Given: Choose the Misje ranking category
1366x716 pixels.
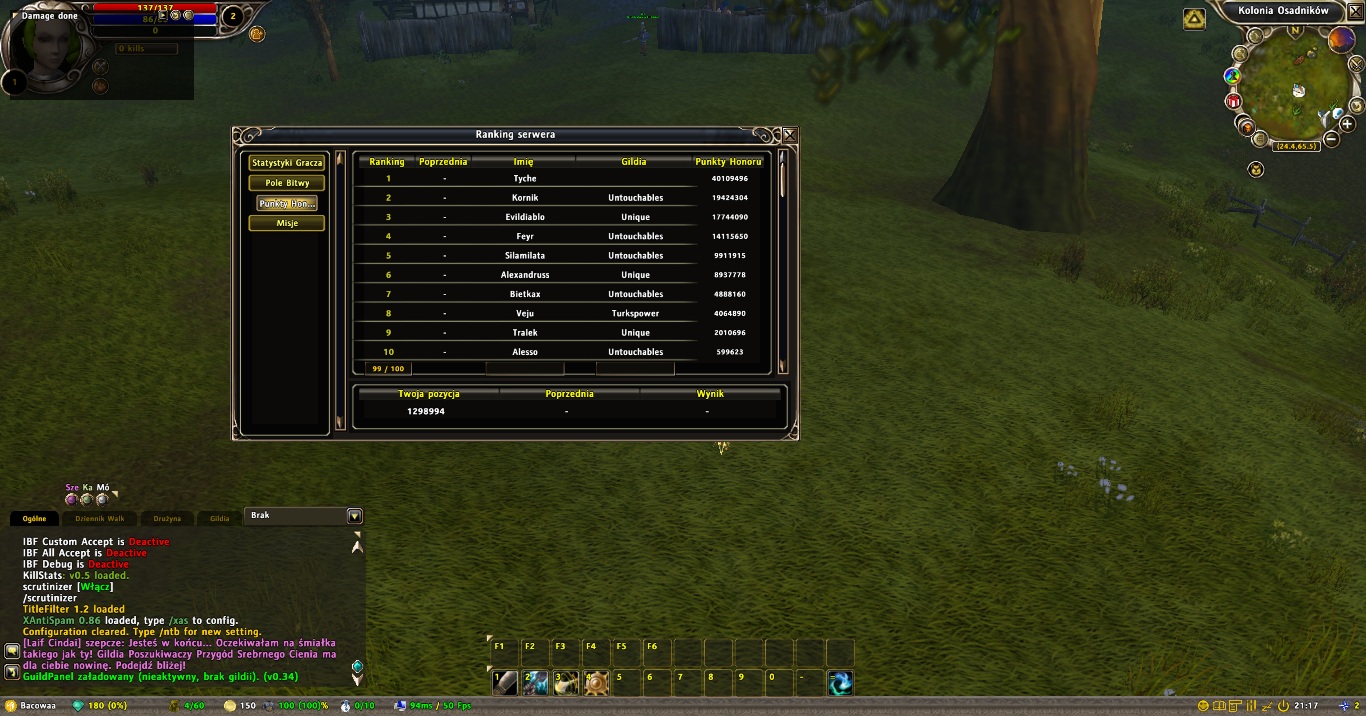Looking at the screenshot, I should pyautogui.click(x=287, y=223).
